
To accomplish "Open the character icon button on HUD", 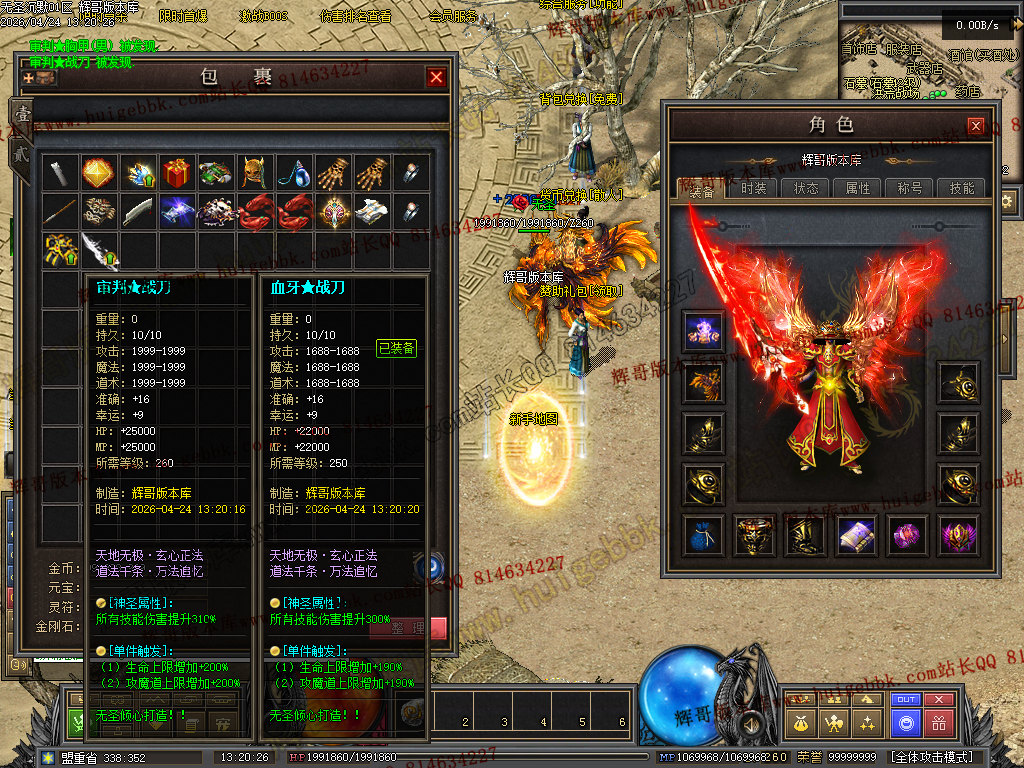I will (834, 722).
